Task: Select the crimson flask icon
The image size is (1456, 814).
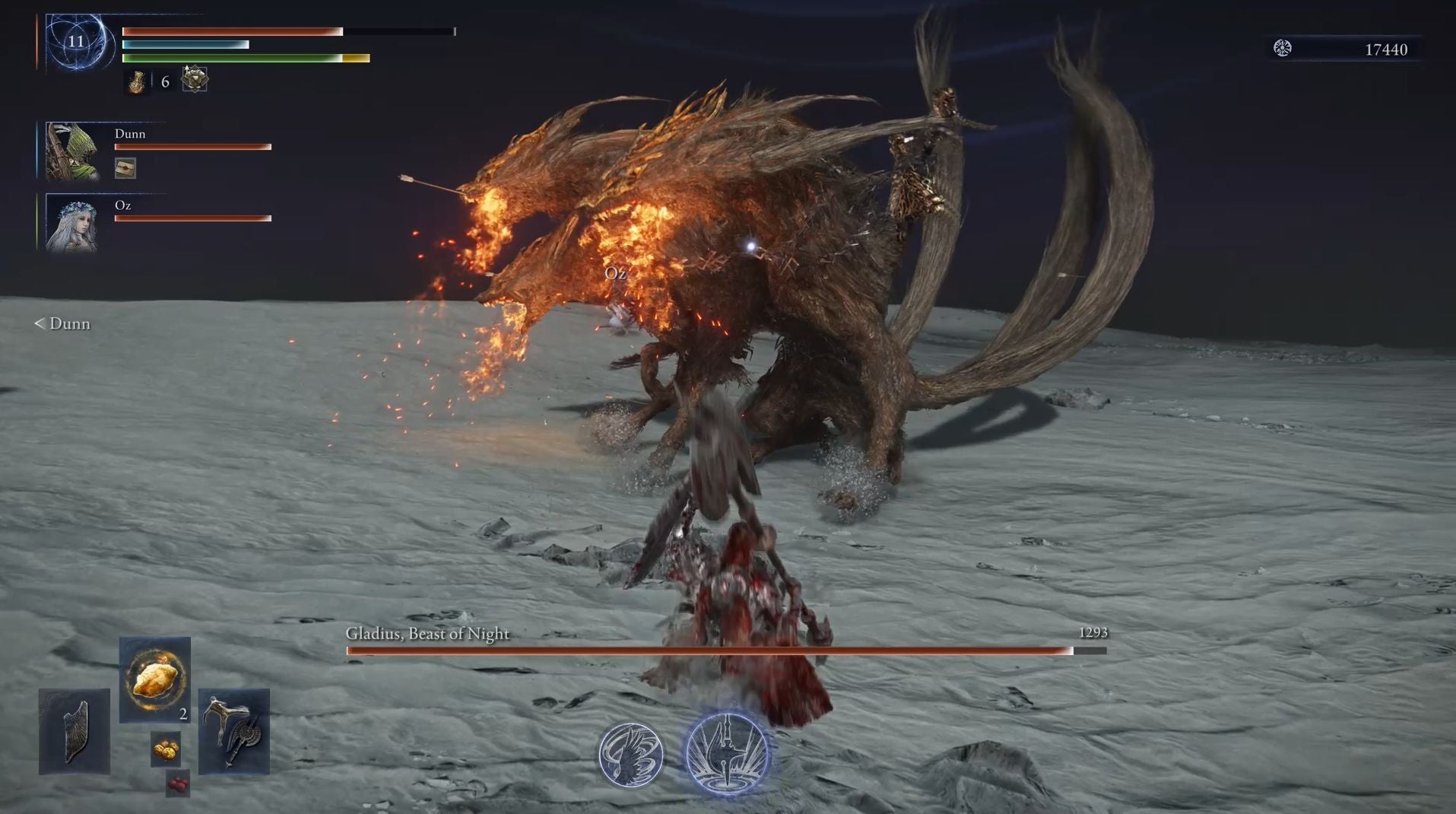Action: [137, 81]
